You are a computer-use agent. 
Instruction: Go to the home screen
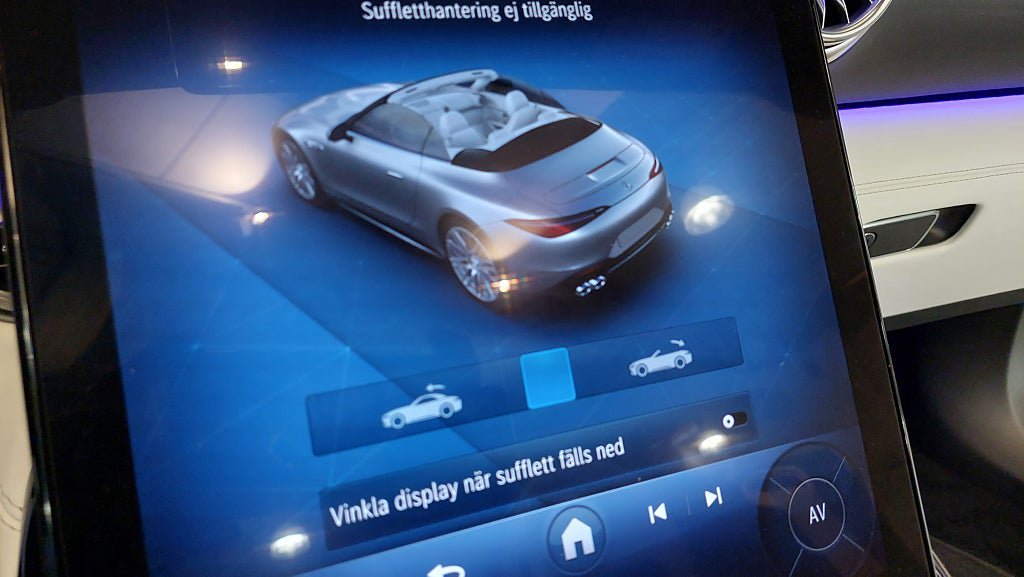tap(576, 538)
